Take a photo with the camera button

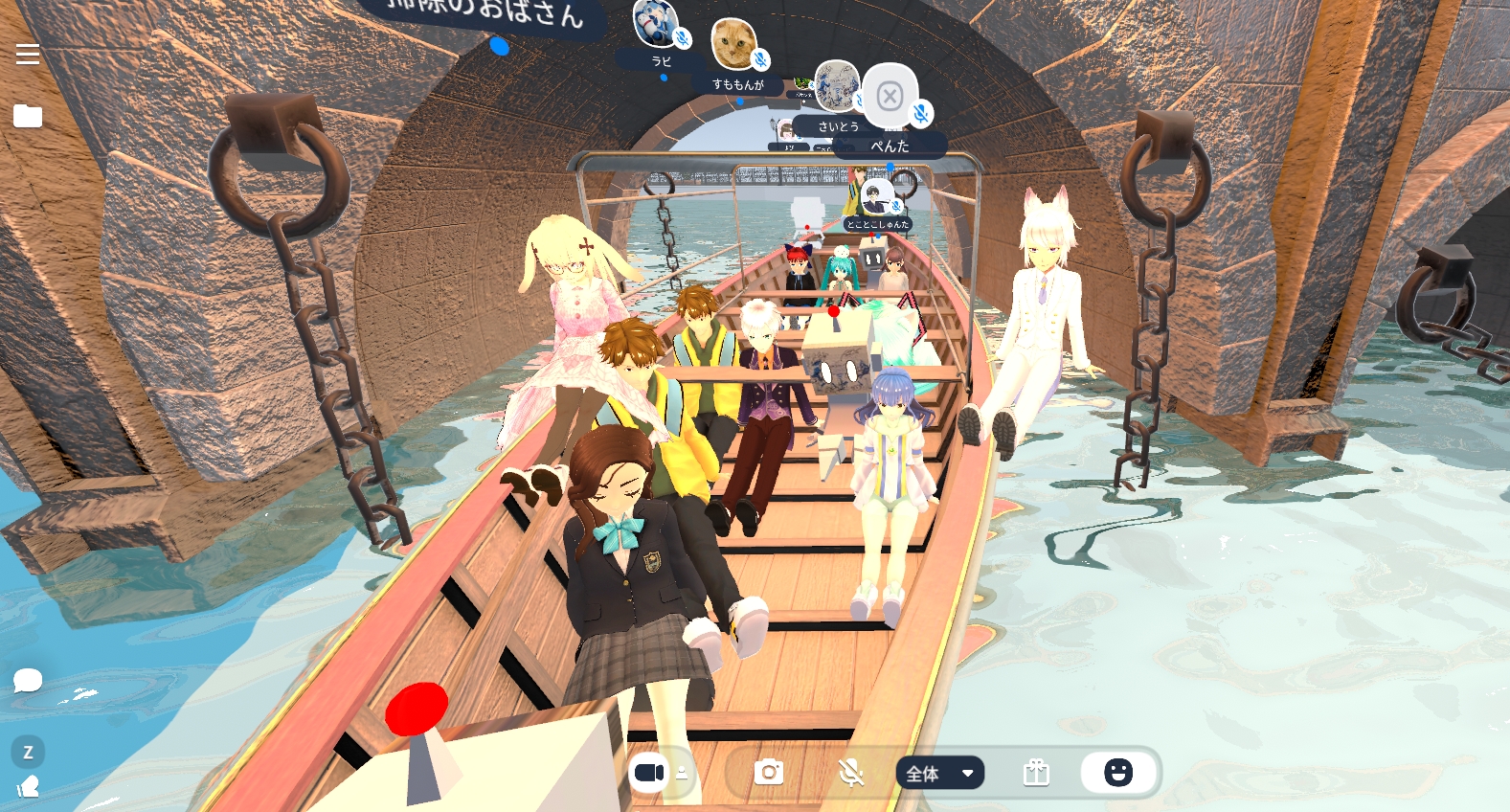[x=768, y=773]
